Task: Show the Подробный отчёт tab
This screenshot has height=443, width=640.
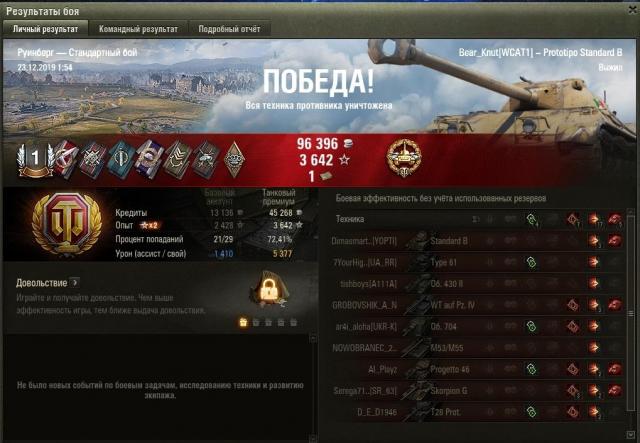Action: 227,30
